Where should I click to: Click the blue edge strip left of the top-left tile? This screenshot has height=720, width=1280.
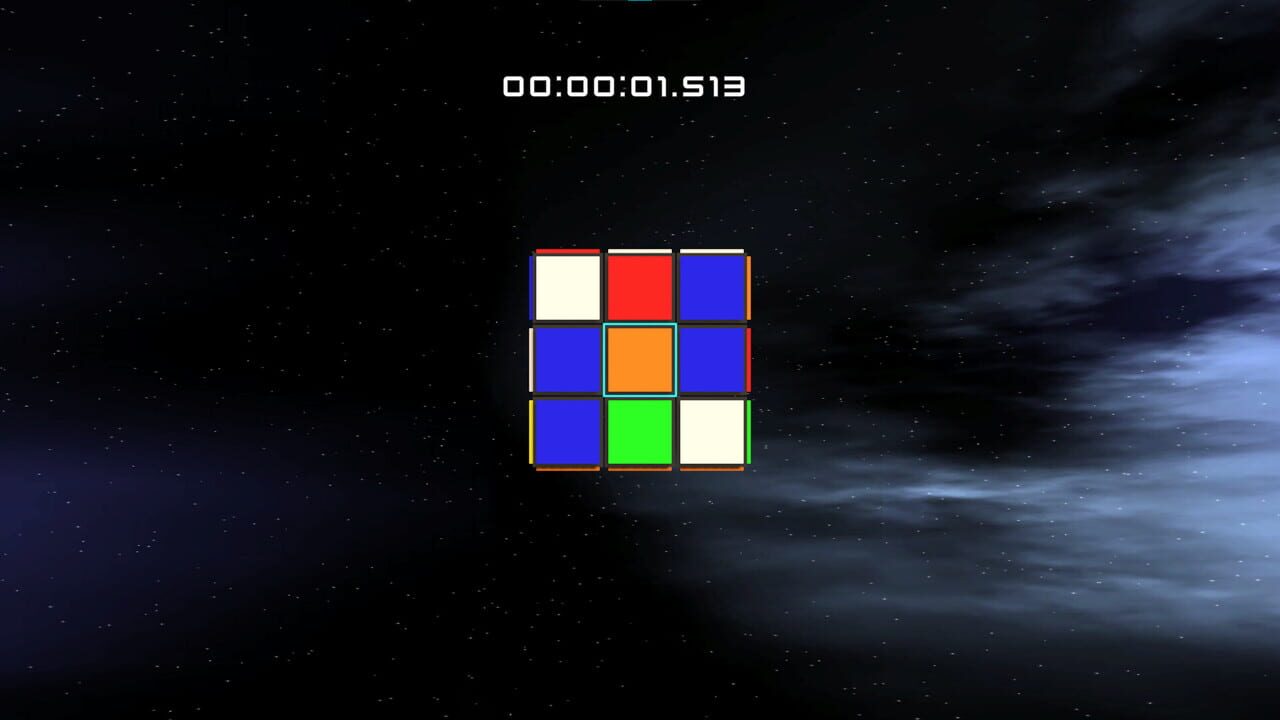[530, 284]
